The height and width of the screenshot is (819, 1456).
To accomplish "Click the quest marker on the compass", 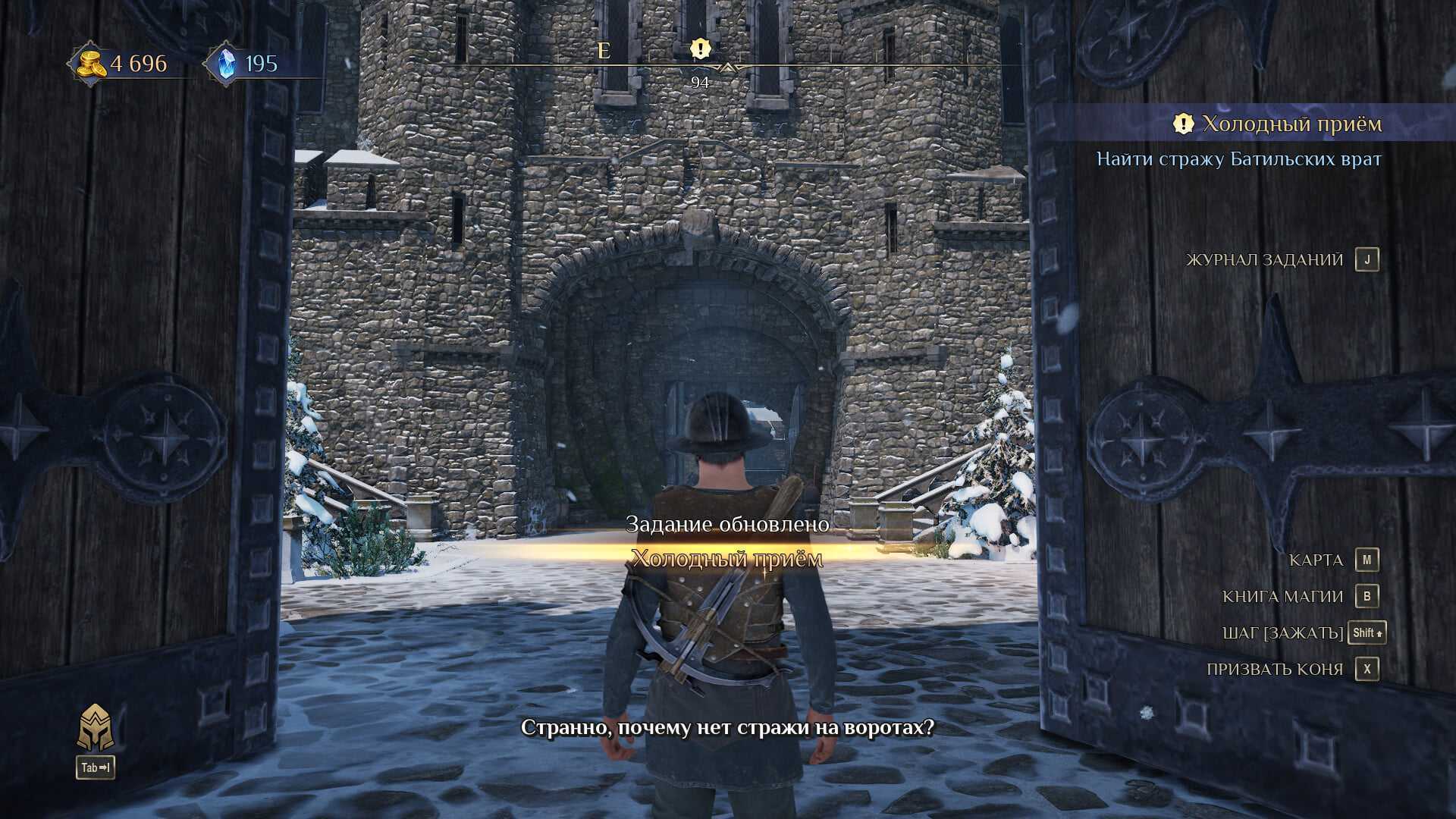I will tap(700, 49).
